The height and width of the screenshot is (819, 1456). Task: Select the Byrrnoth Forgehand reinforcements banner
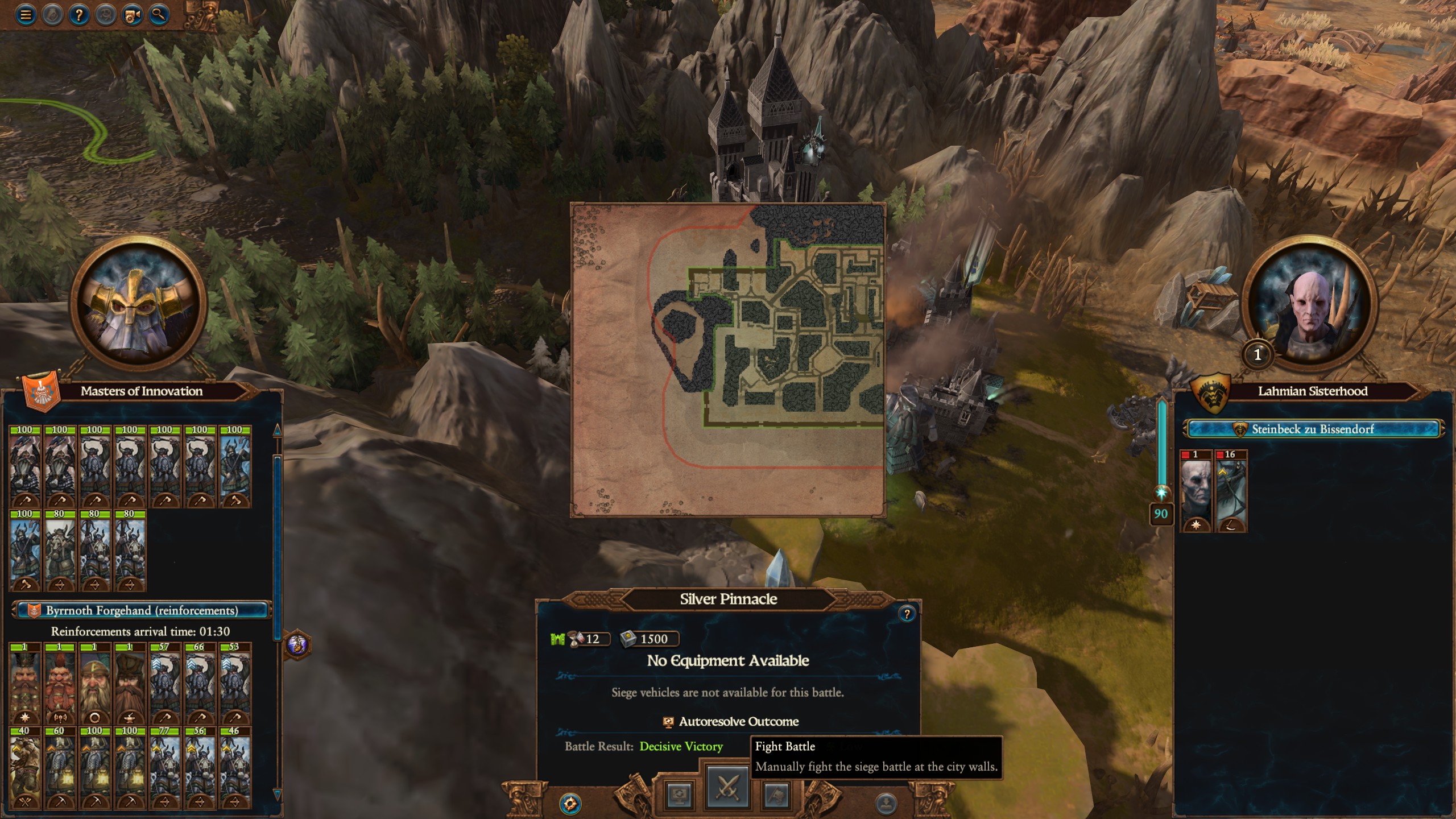tap(142, 610)
